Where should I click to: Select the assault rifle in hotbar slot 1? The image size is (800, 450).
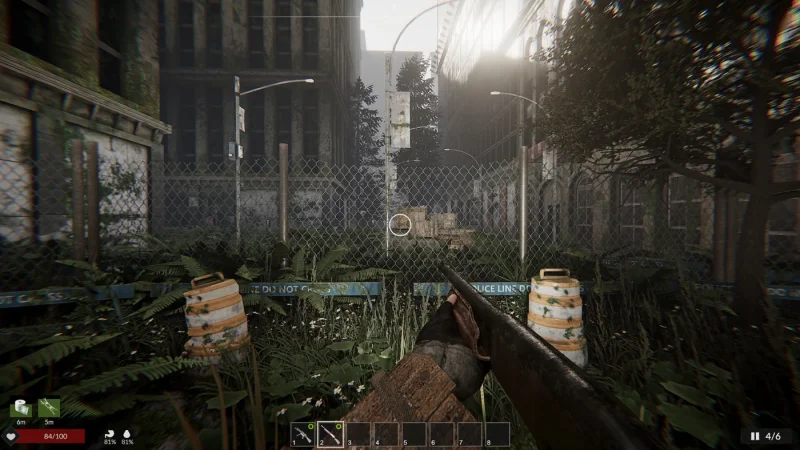tap(302, 434)
